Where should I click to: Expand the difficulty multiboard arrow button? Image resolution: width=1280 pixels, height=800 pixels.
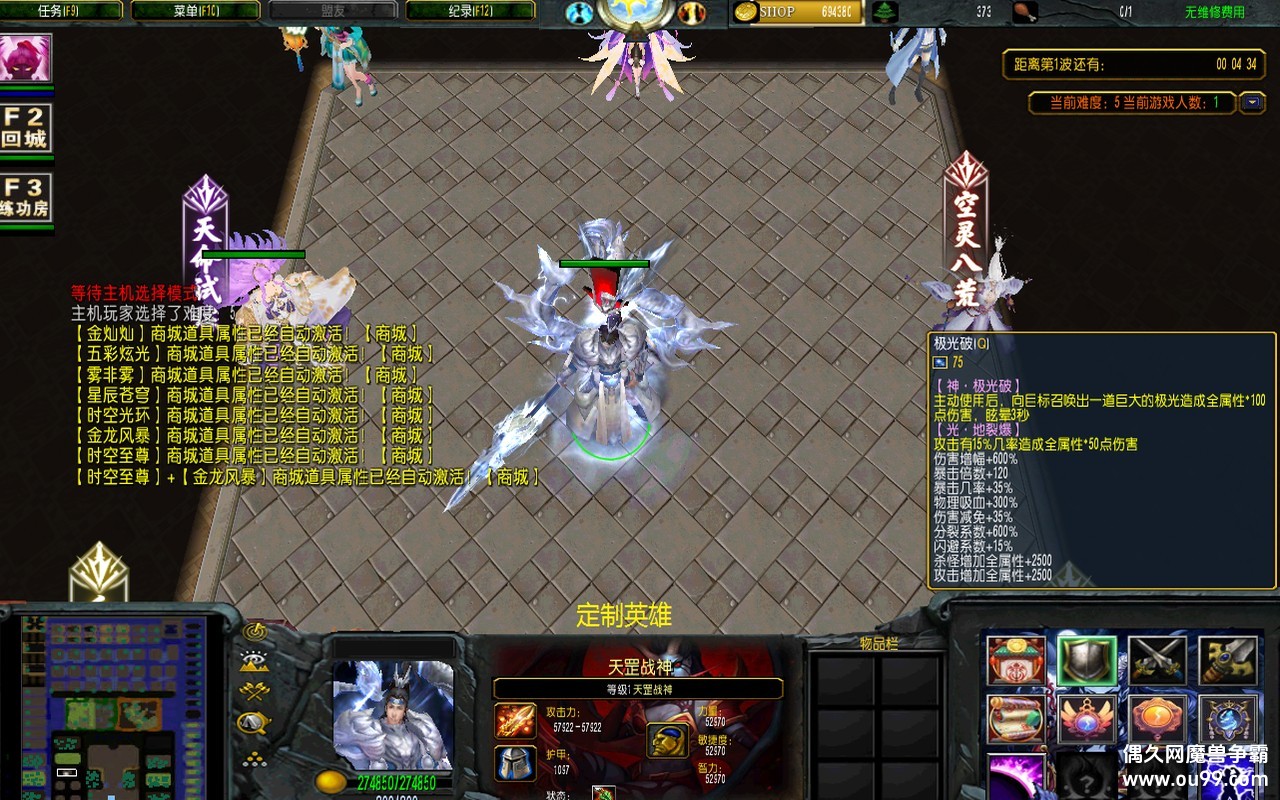coord(1252,102)
